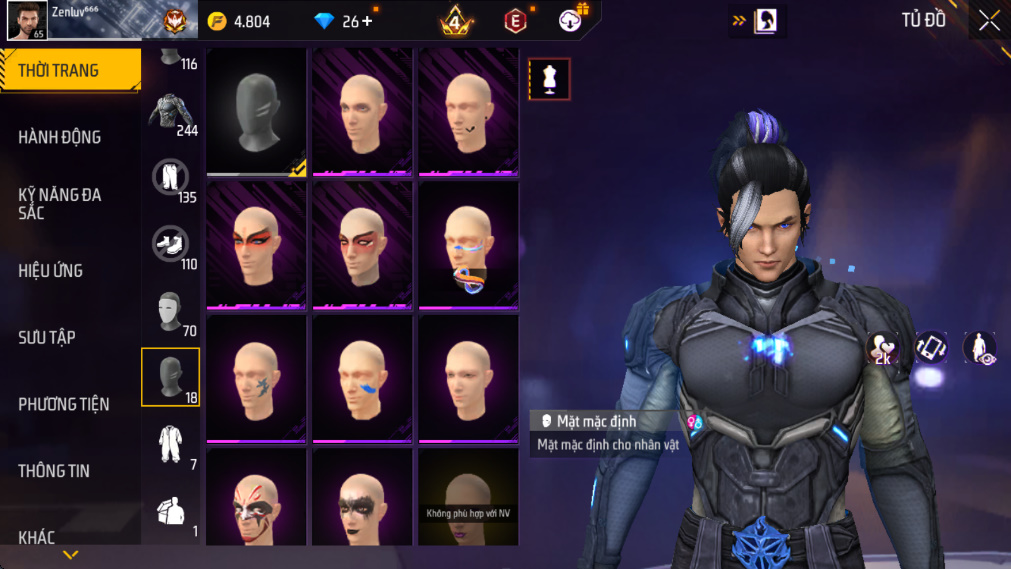Show the Thông Tin section

click(54, 471)
